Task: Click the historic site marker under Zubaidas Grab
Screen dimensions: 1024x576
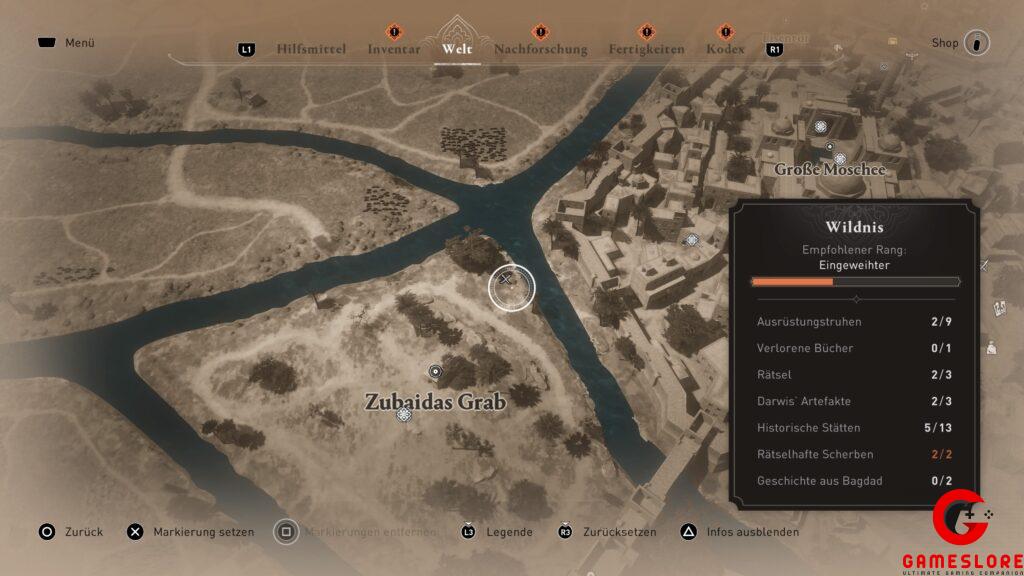Action: [404, 414]
